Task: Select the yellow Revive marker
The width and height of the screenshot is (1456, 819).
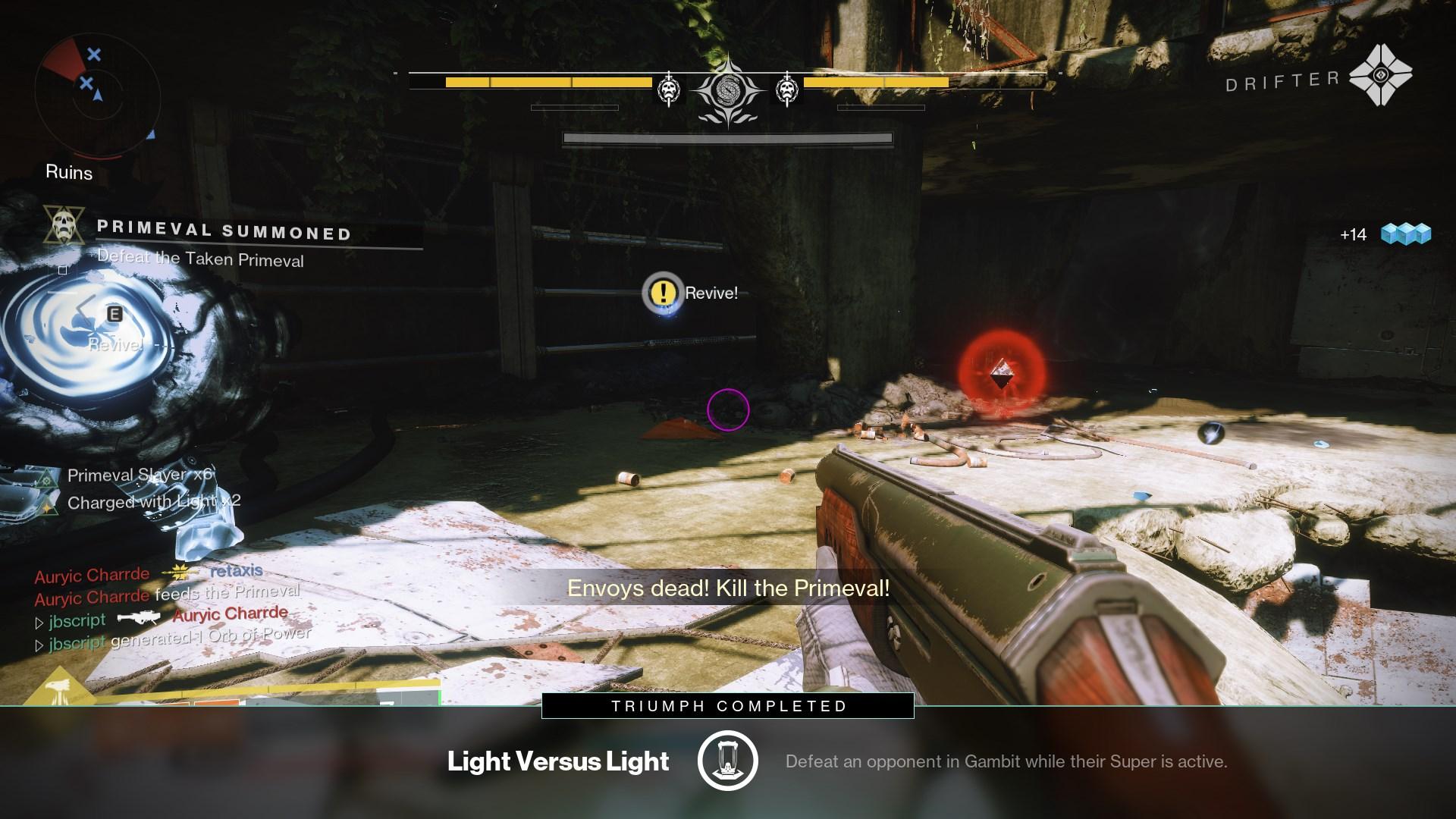Action: [664, 292]
